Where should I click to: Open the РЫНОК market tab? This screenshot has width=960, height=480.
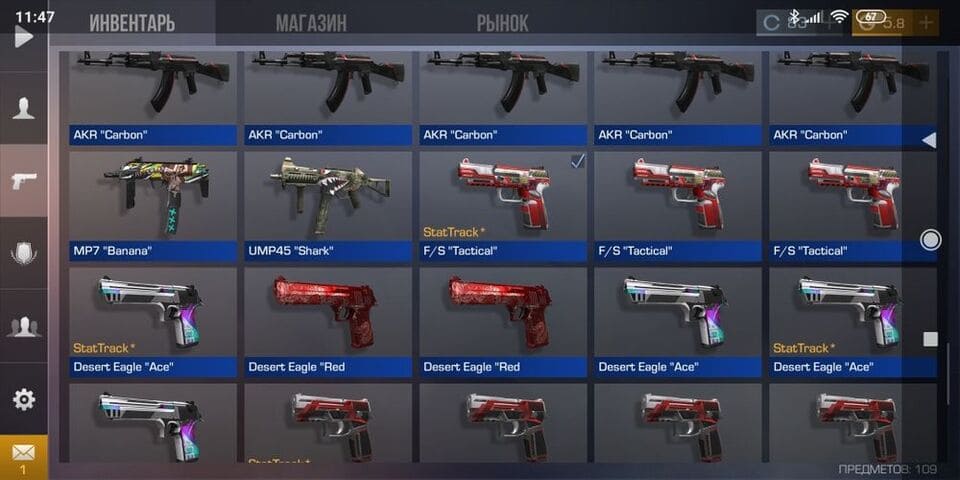[x=502, y=22]
